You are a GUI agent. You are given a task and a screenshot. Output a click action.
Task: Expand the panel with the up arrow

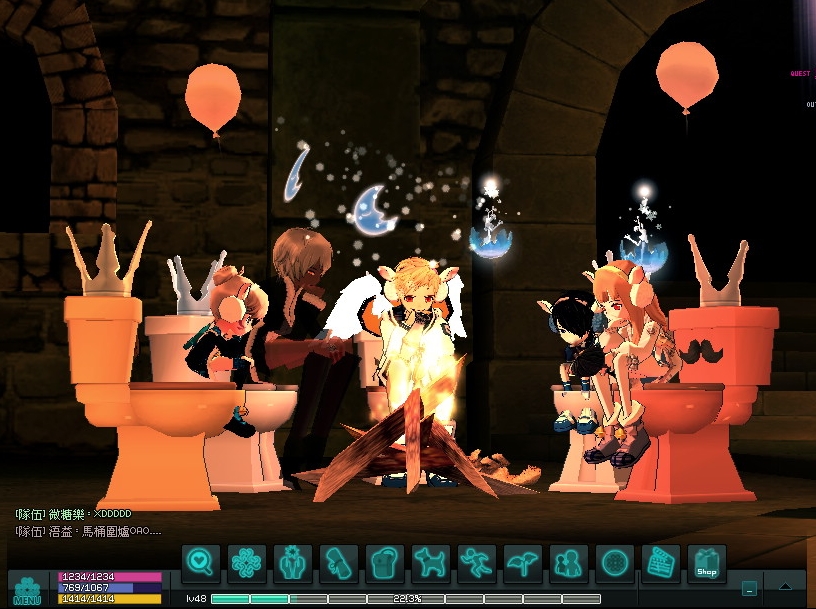pos(786,587)
